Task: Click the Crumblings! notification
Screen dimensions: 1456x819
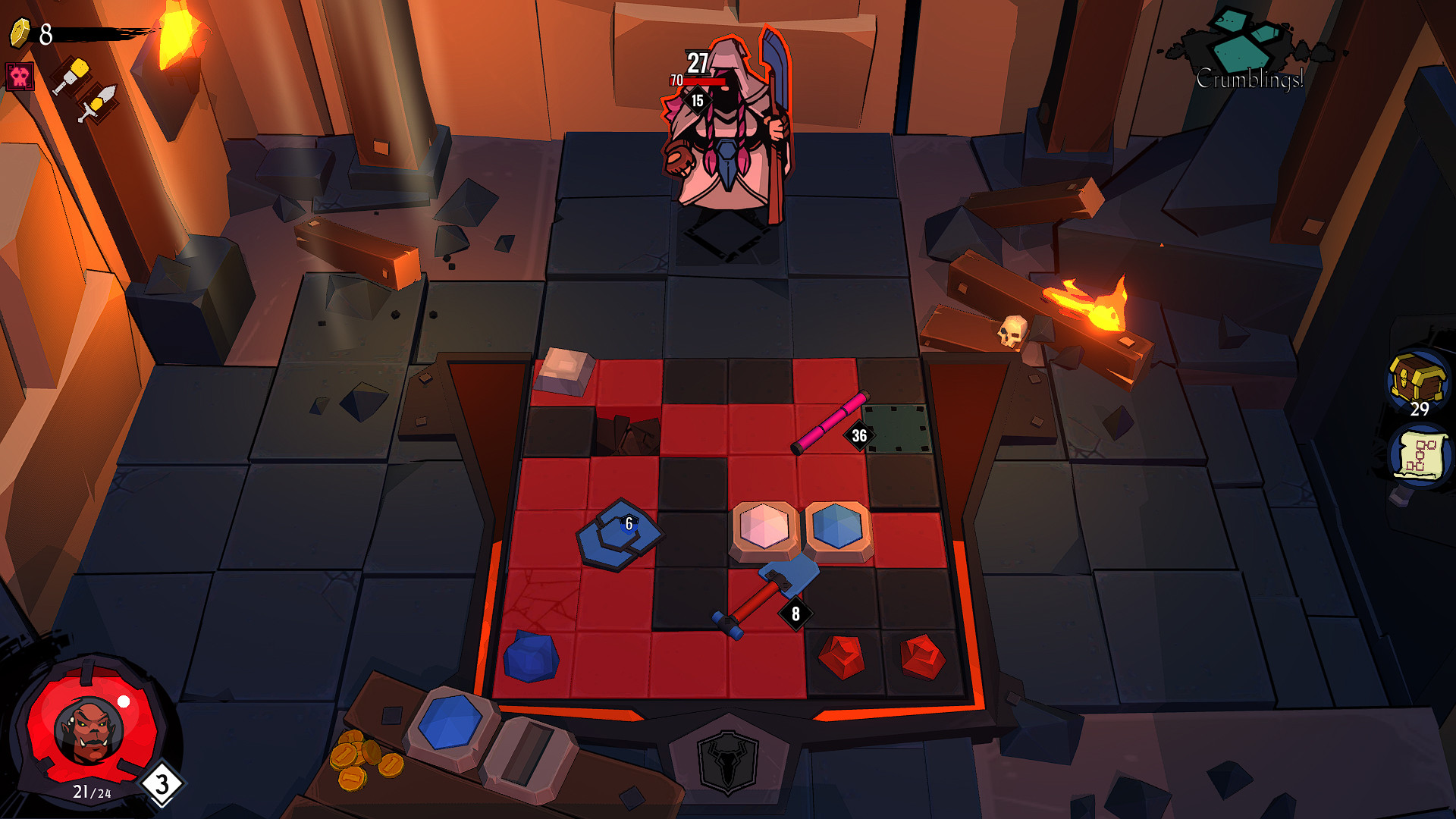Action: 1250,78
